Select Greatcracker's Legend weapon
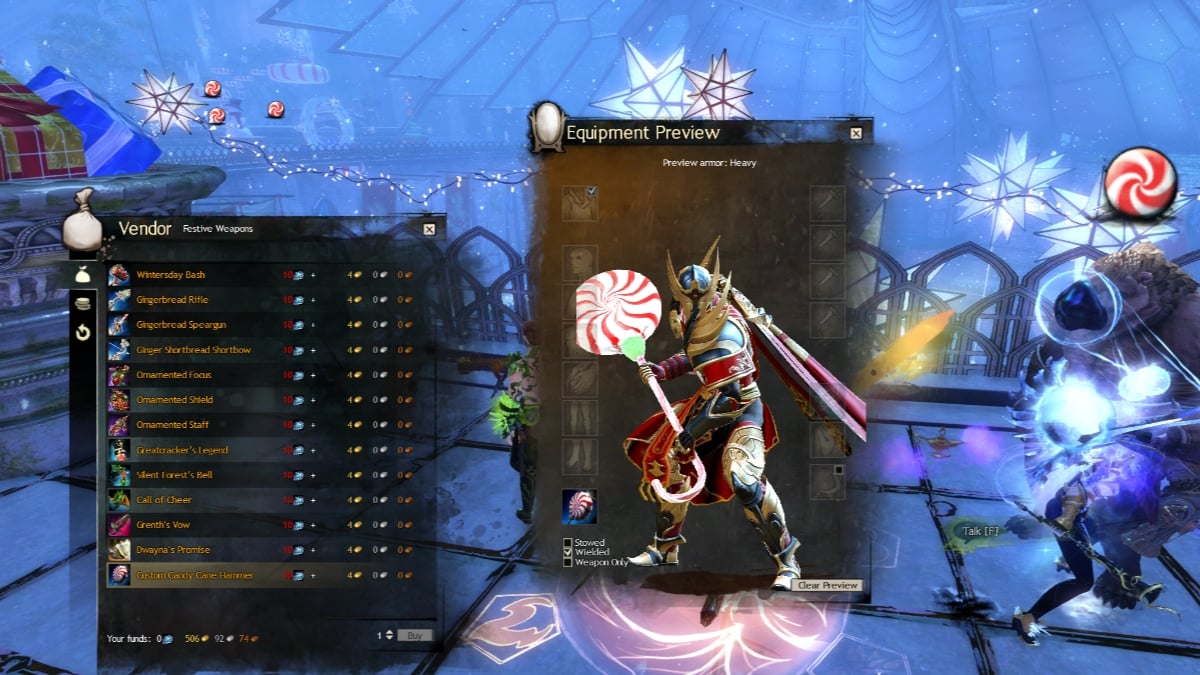 pyautogui.click(x=183, y=450)
